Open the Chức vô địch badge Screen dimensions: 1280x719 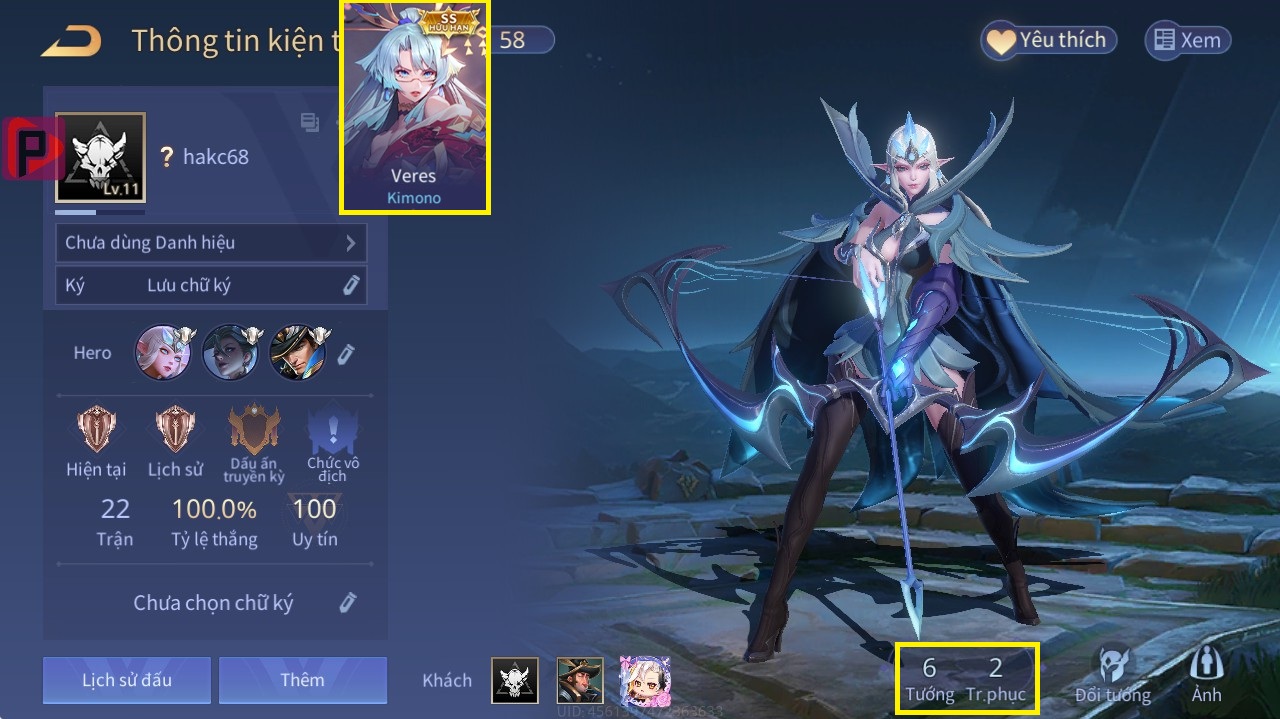[333, 431]
